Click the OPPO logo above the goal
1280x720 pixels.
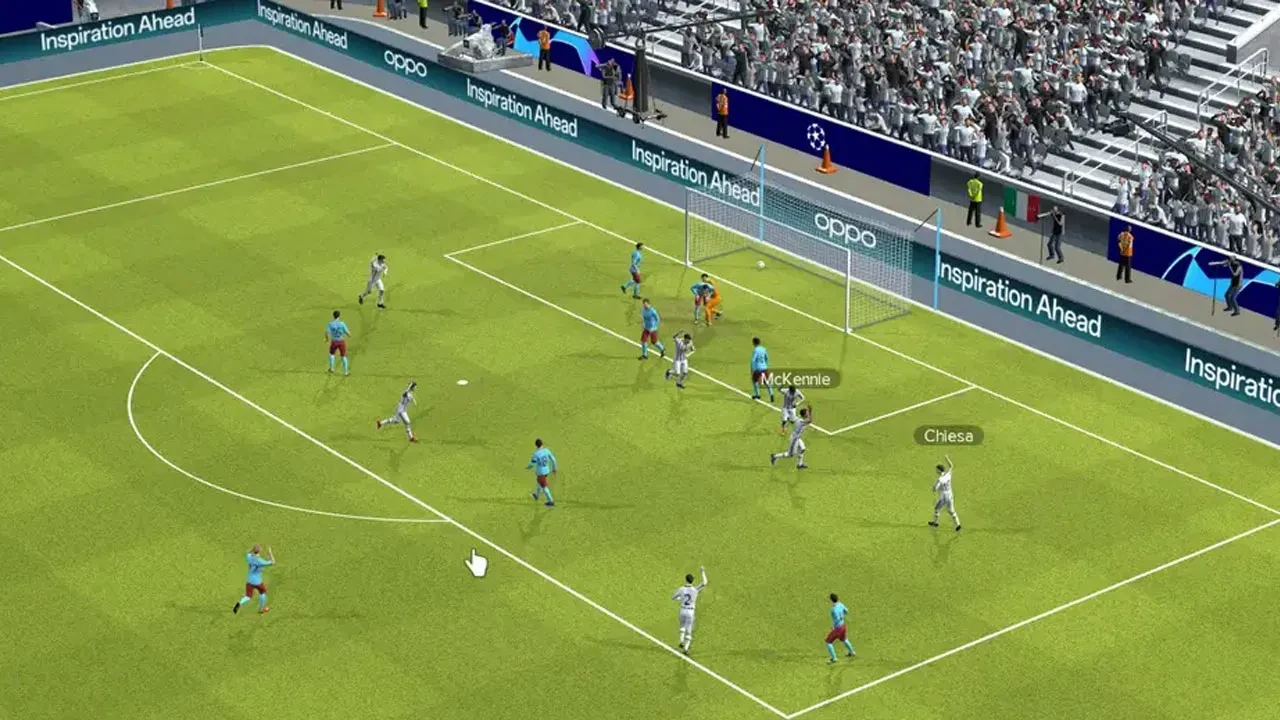click(845, 233)
